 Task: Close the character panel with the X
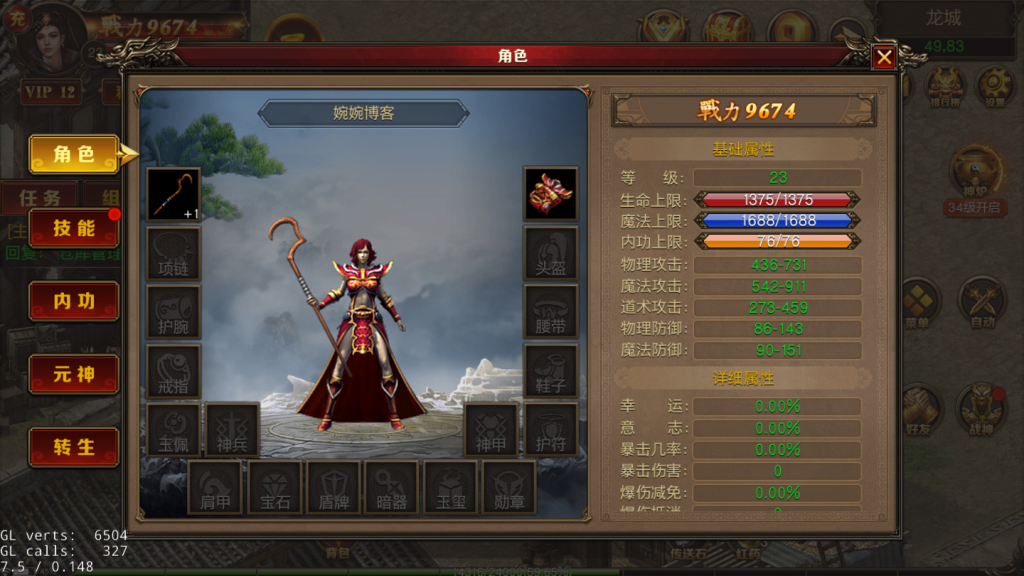[x=884, y=58]
